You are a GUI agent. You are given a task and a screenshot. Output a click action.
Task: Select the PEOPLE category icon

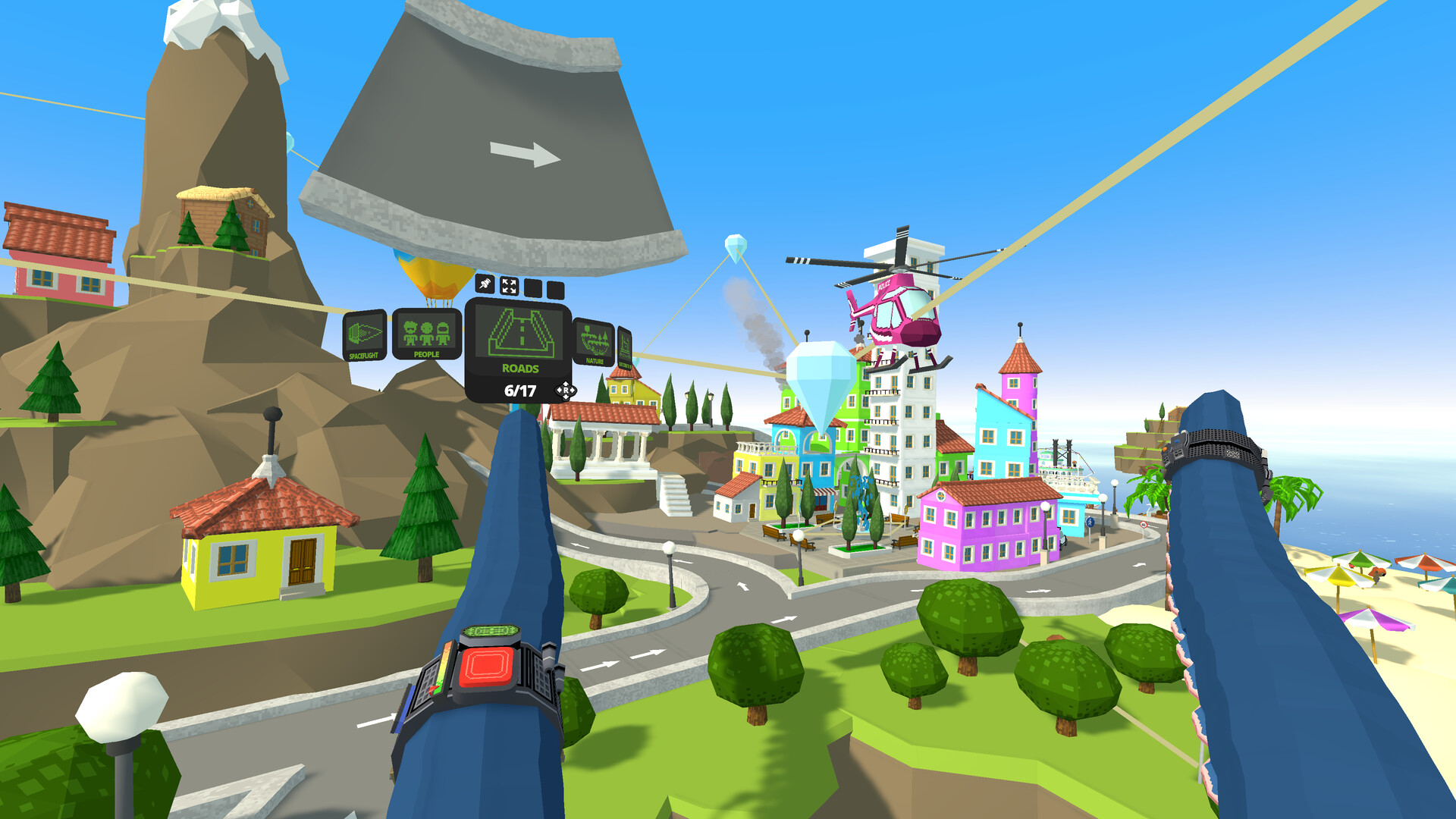[427, 333]
